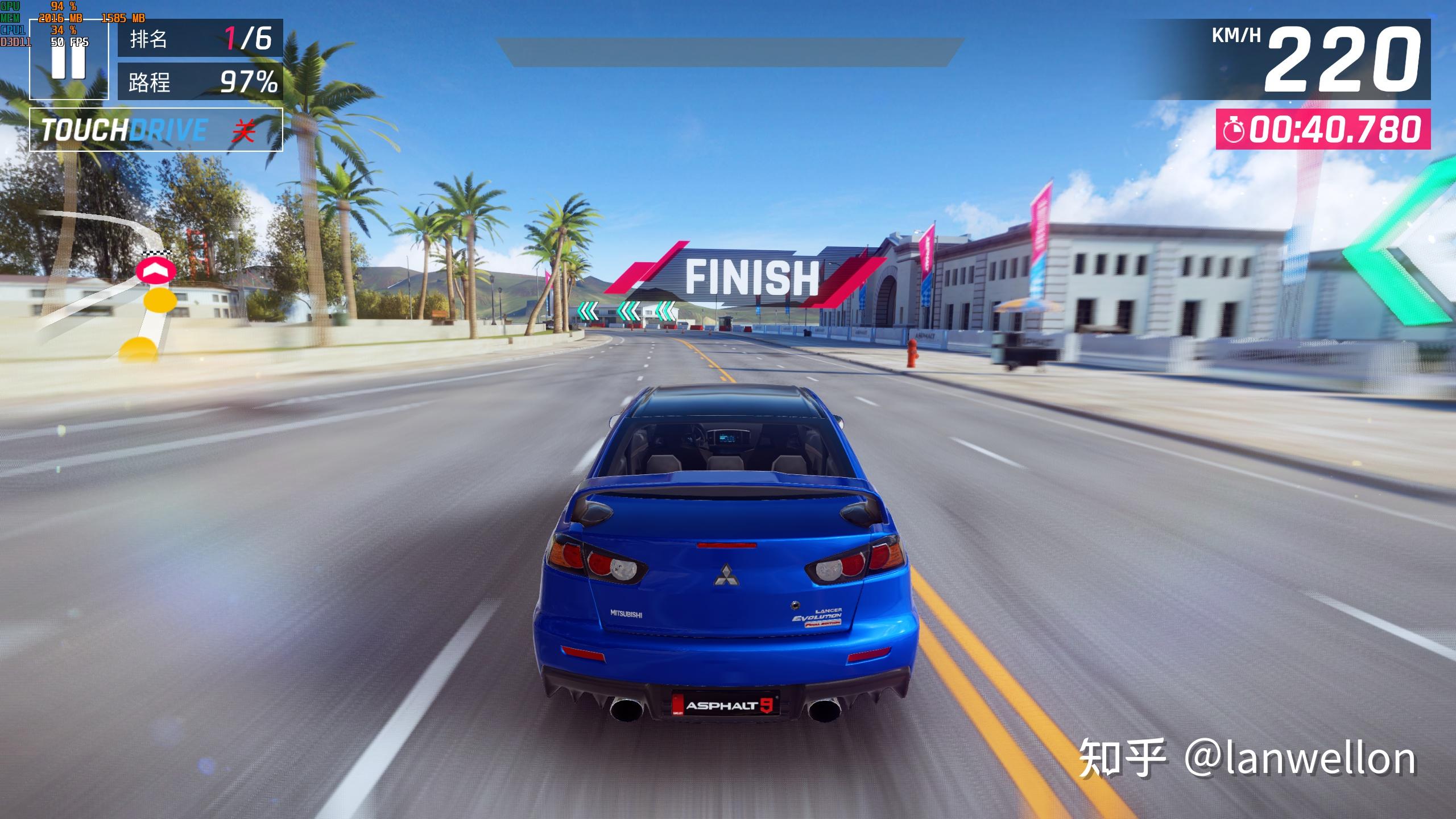This screenshot has width=1456, height=819.
Task: Click the pause button in top-left corner
Action: click(67, 63)
